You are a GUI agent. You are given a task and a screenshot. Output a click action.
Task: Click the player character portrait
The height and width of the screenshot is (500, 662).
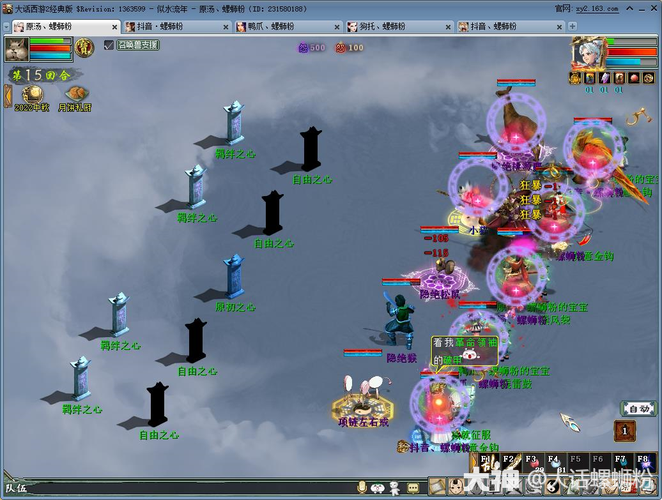click(586, 53)
